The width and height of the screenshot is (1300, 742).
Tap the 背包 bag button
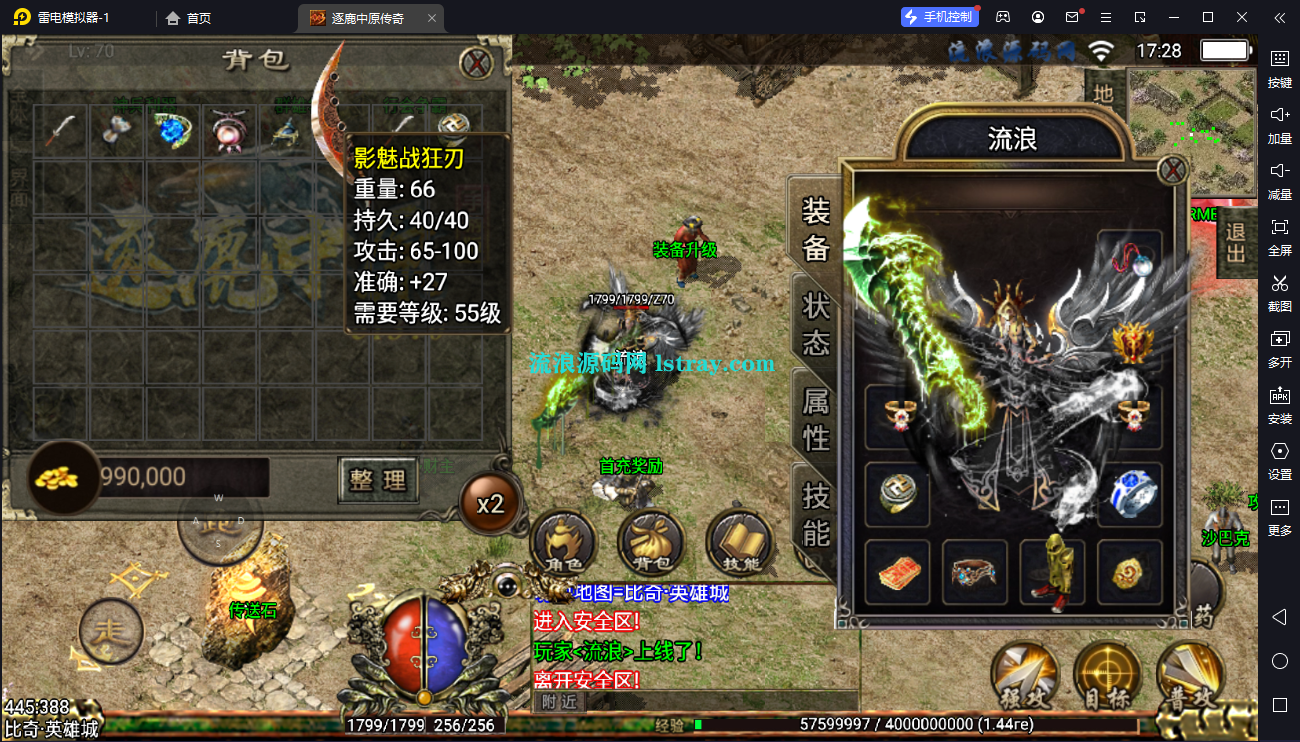coord(650,544)
